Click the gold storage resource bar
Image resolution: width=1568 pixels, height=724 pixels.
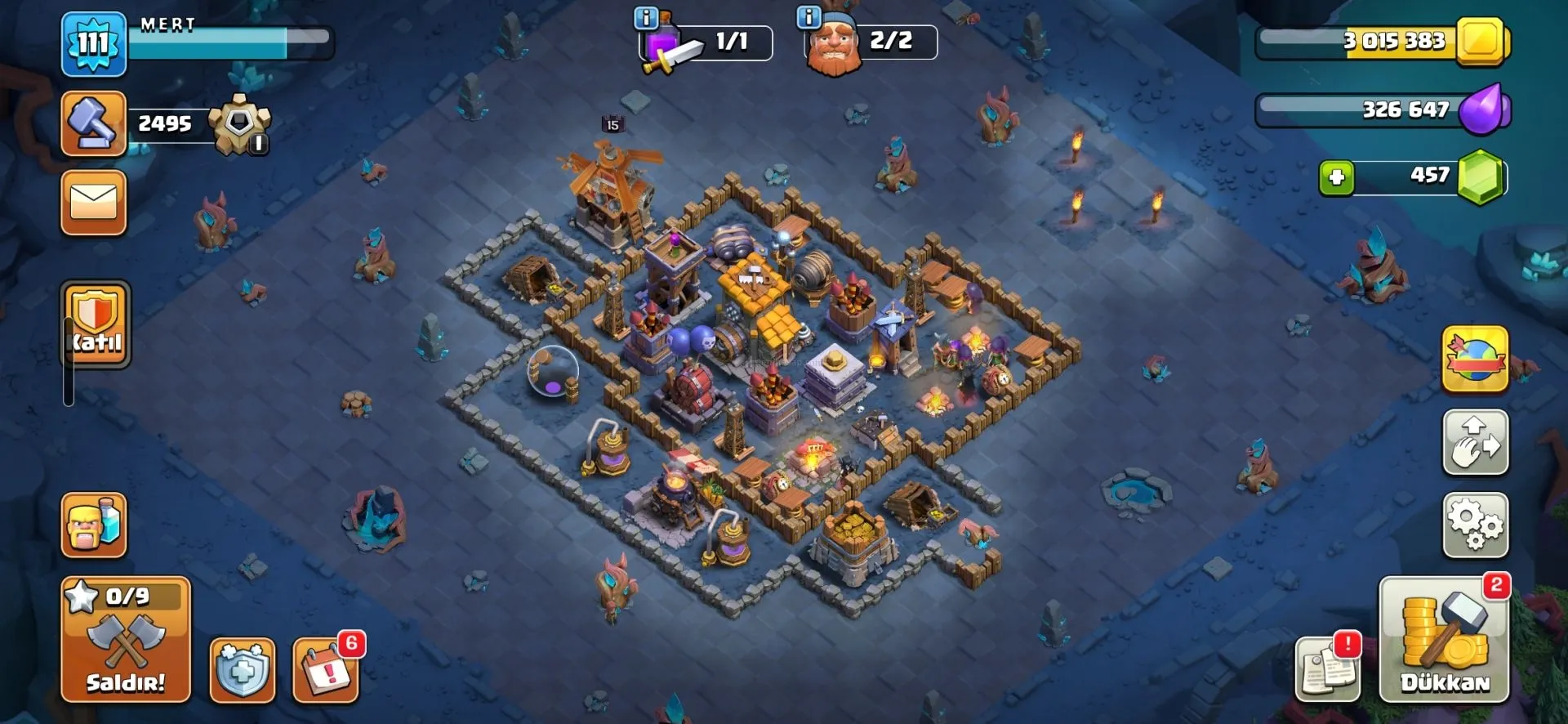[1382, 41]
